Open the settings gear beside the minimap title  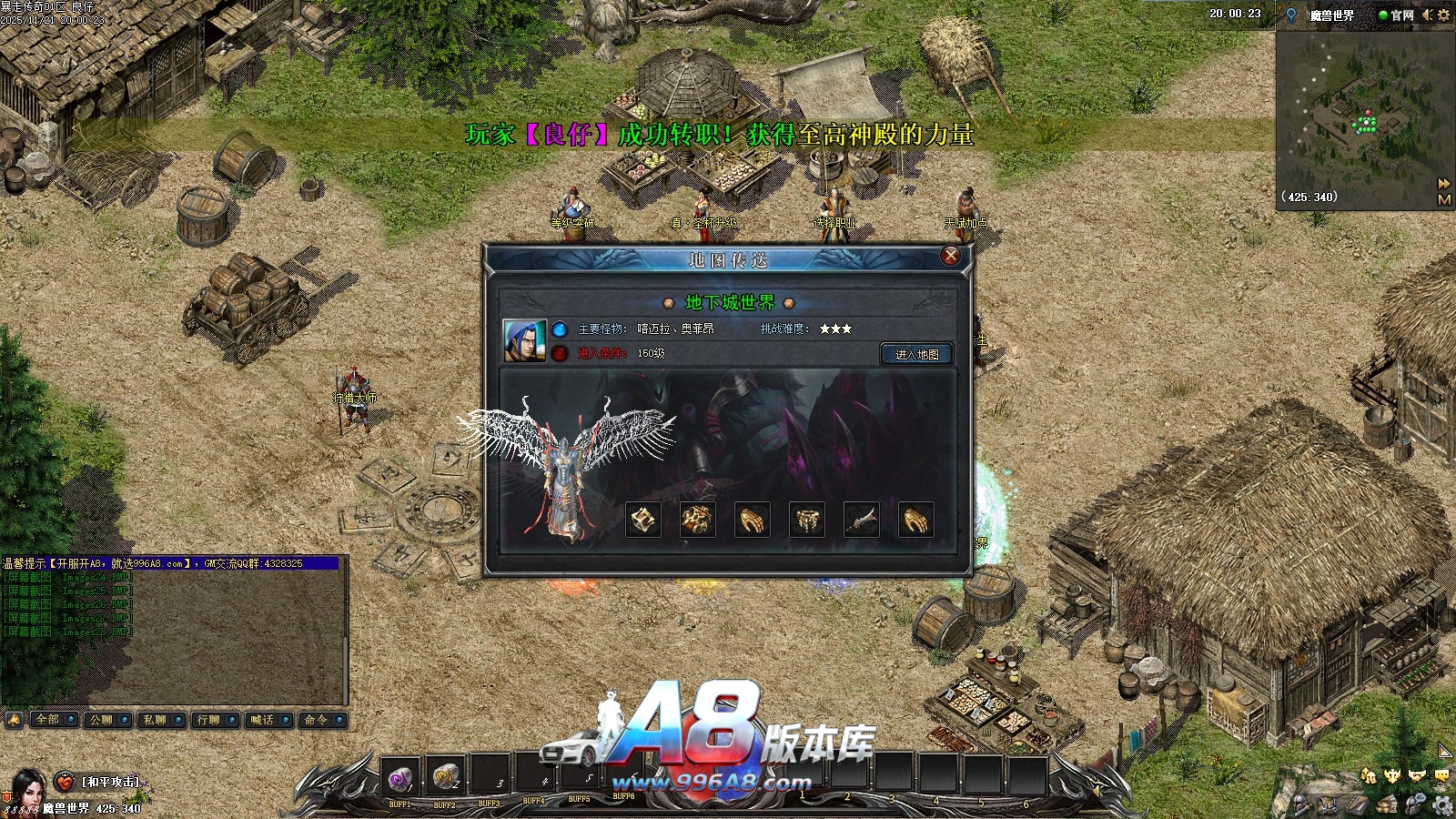[x=1444, y=15]
